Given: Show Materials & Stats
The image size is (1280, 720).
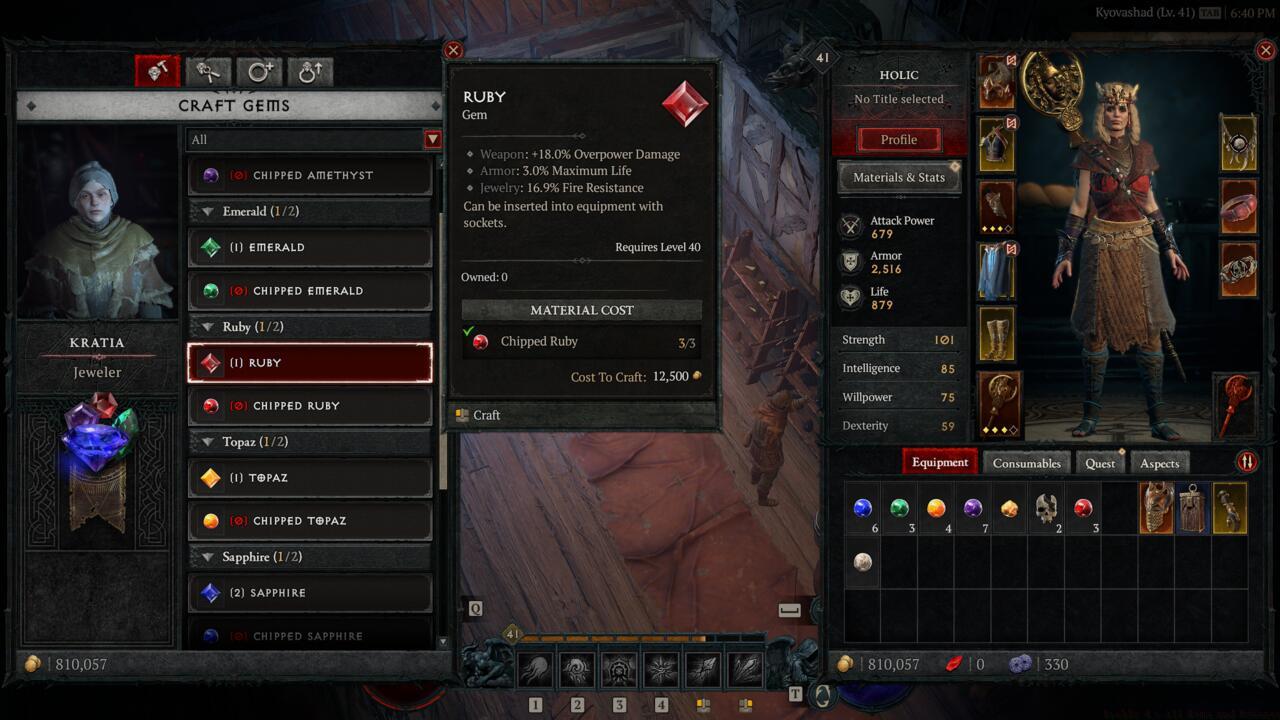Looking at the screenshot, I should 899,177.
